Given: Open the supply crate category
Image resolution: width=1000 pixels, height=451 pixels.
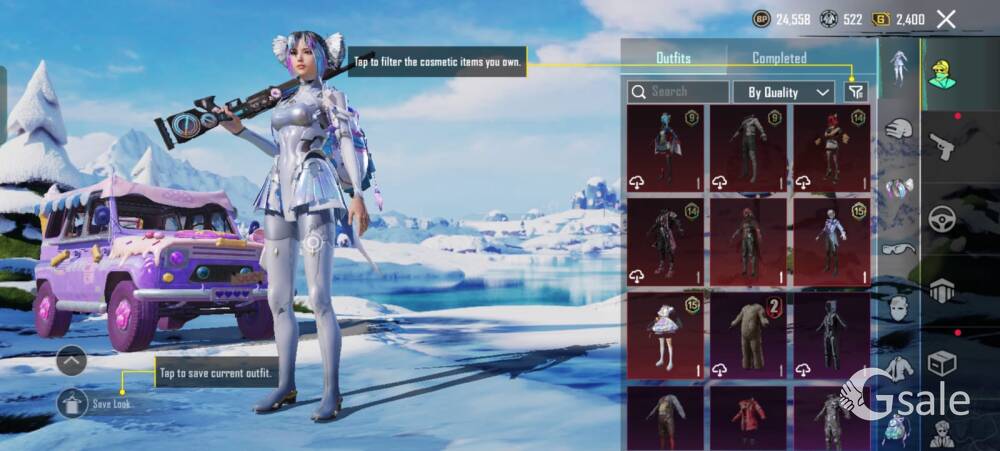Looking at the screenshot, I should pos(942,362).
